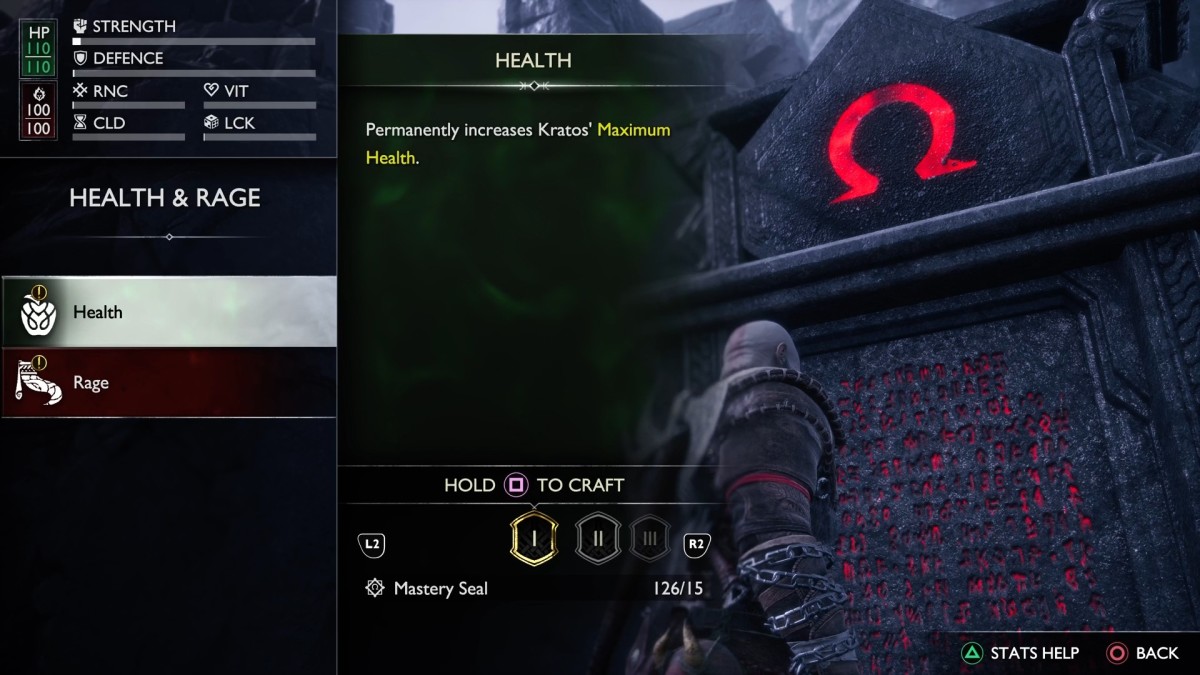1200x675 pixels.
Task: Choose the tier III upgrade badge
Action: click(x=650, y=538)
